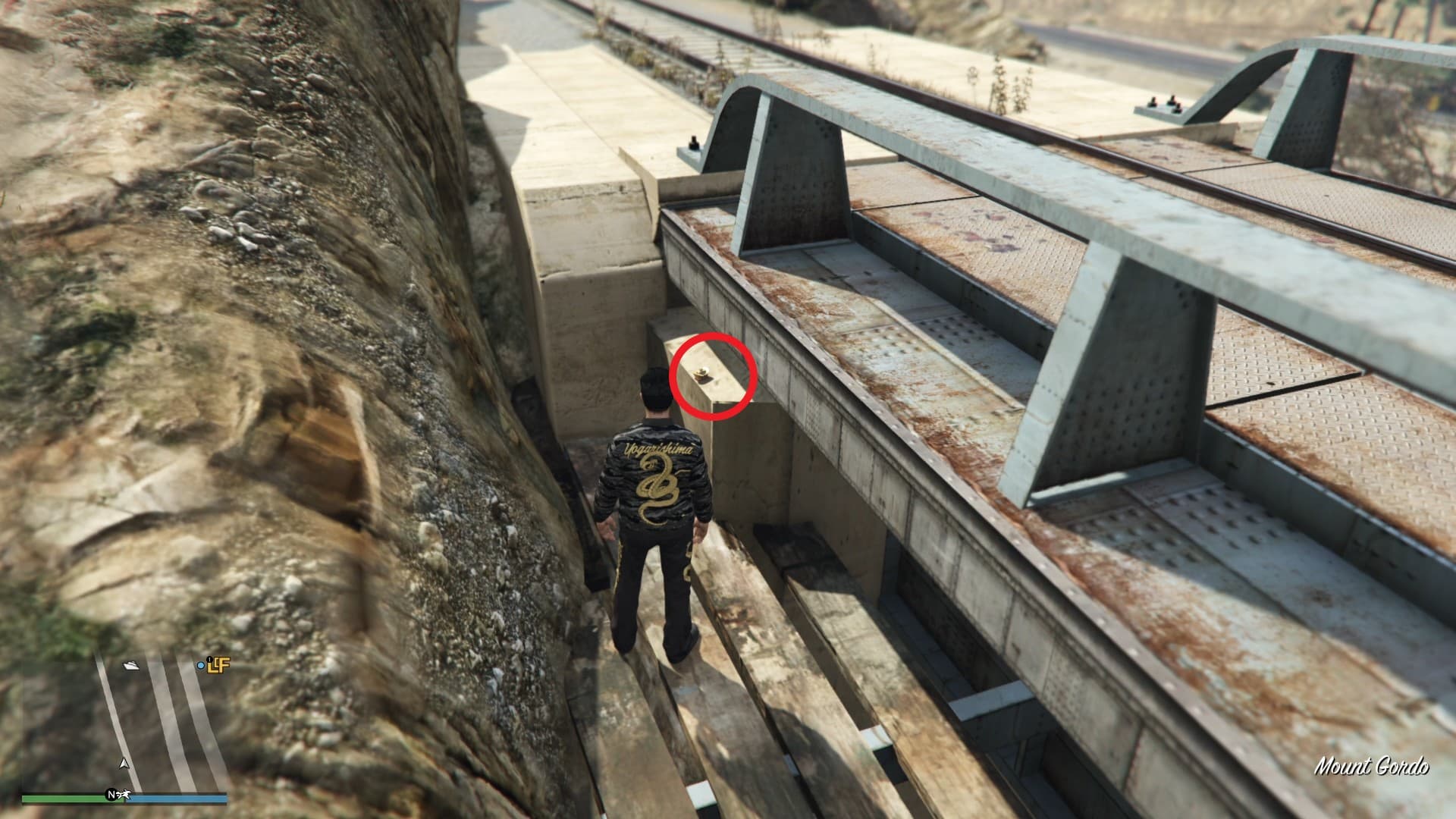The image size is (1456, 819).
Task: Click the yacht blip on the minimap
Action: 132,666
